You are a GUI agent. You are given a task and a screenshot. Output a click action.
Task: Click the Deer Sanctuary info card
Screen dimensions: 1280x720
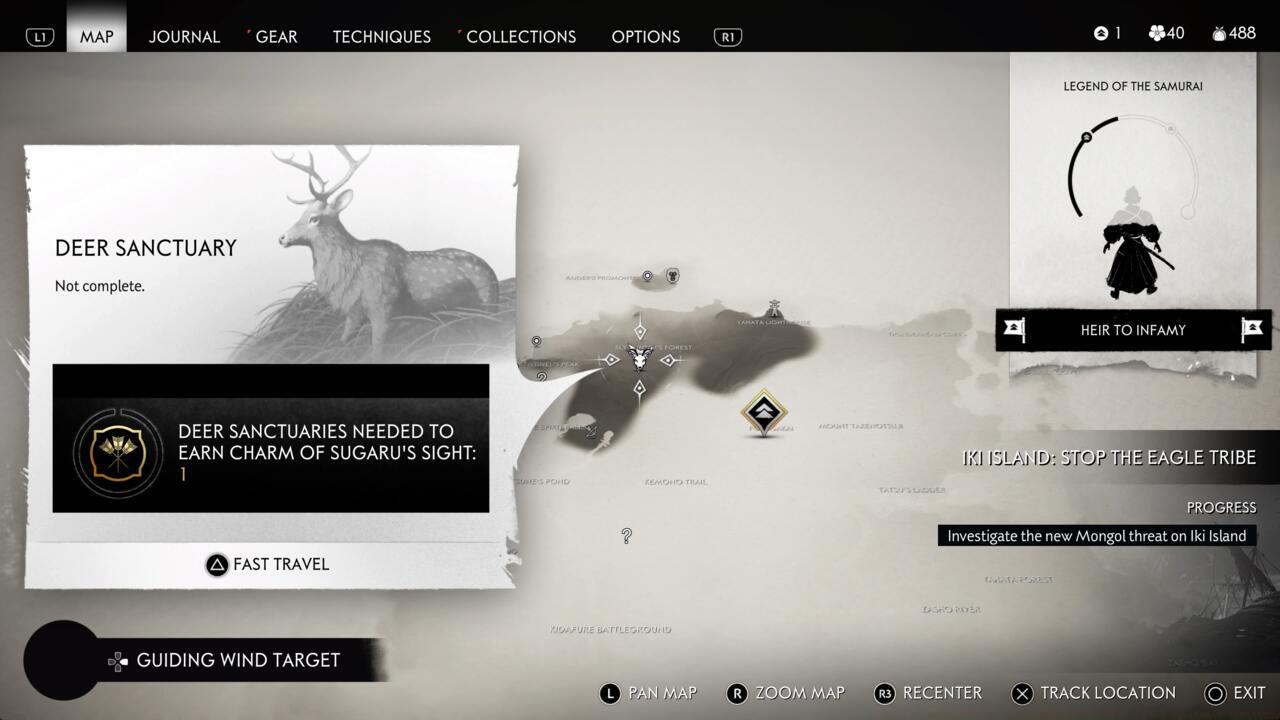270,260
